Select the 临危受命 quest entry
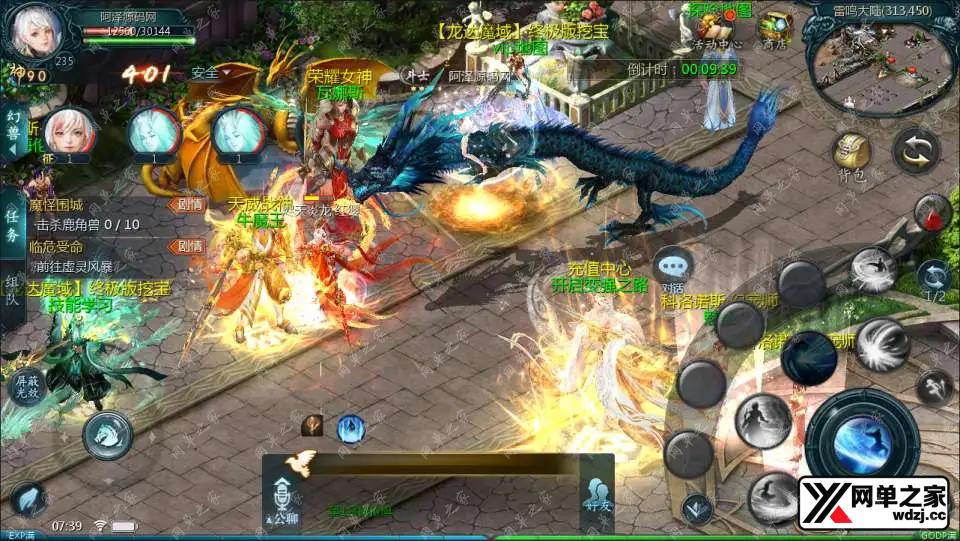The height and width of the screenshot is (541, 960). coord(58,246)
